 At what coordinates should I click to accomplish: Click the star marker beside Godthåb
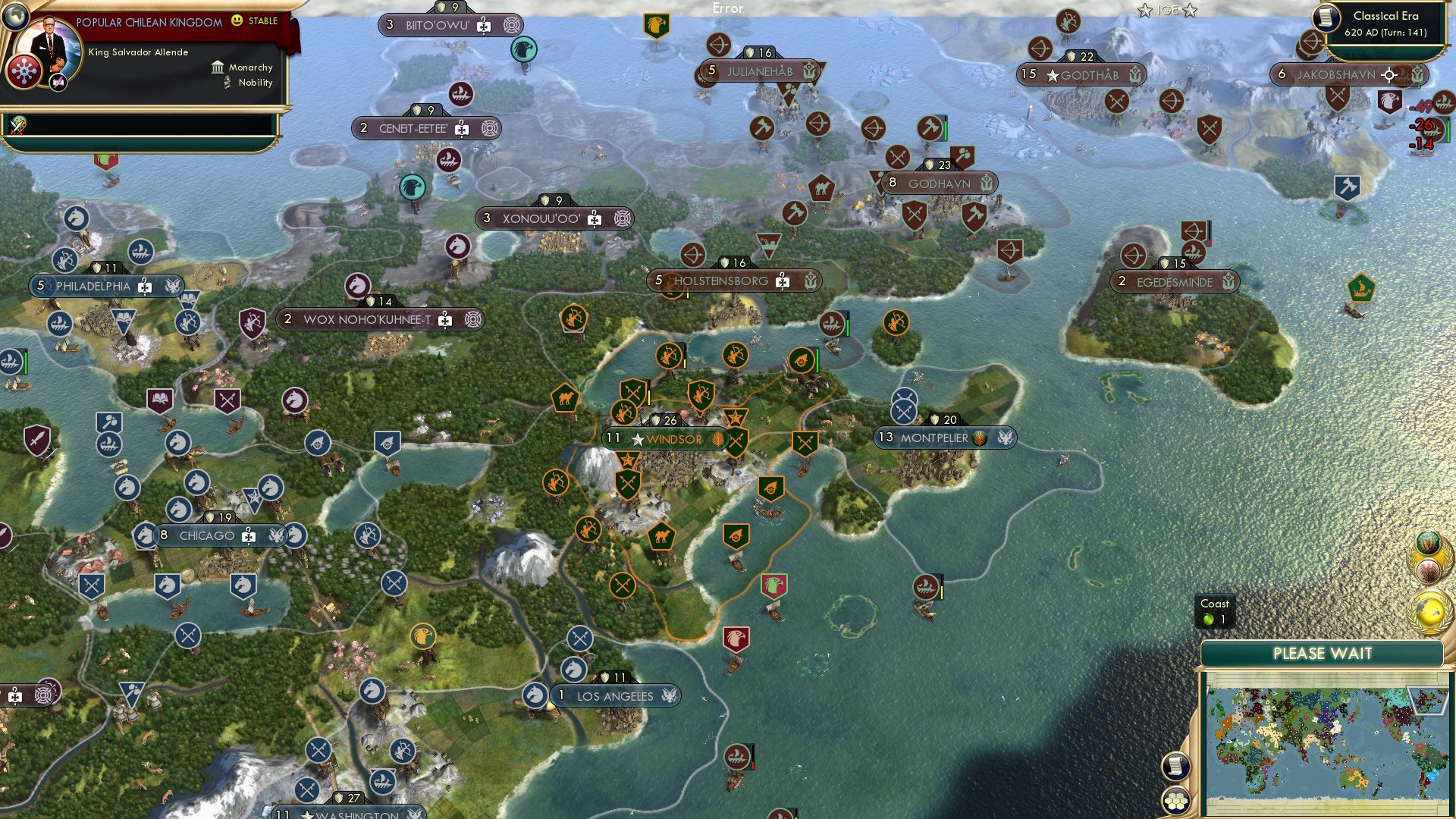tap(1051, 75)
